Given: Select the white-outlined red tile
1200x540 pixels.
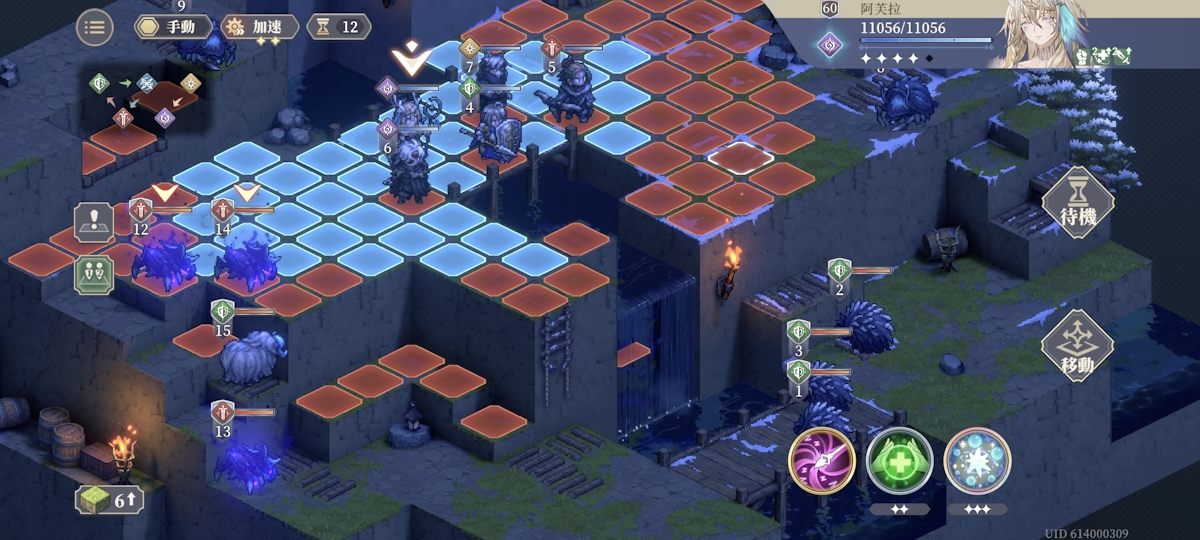Looking at the screenshot, I should click(x=740, y=156).
